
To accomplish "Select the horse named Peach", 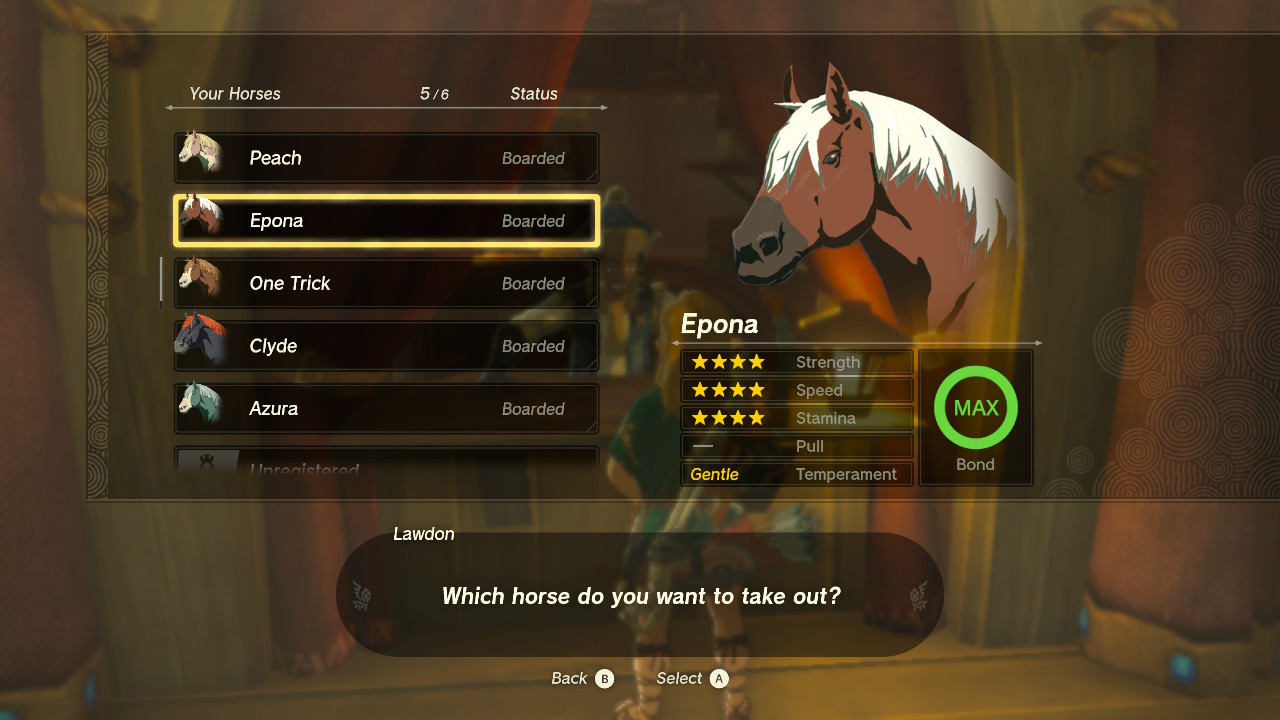I will (x=386, y=158).
